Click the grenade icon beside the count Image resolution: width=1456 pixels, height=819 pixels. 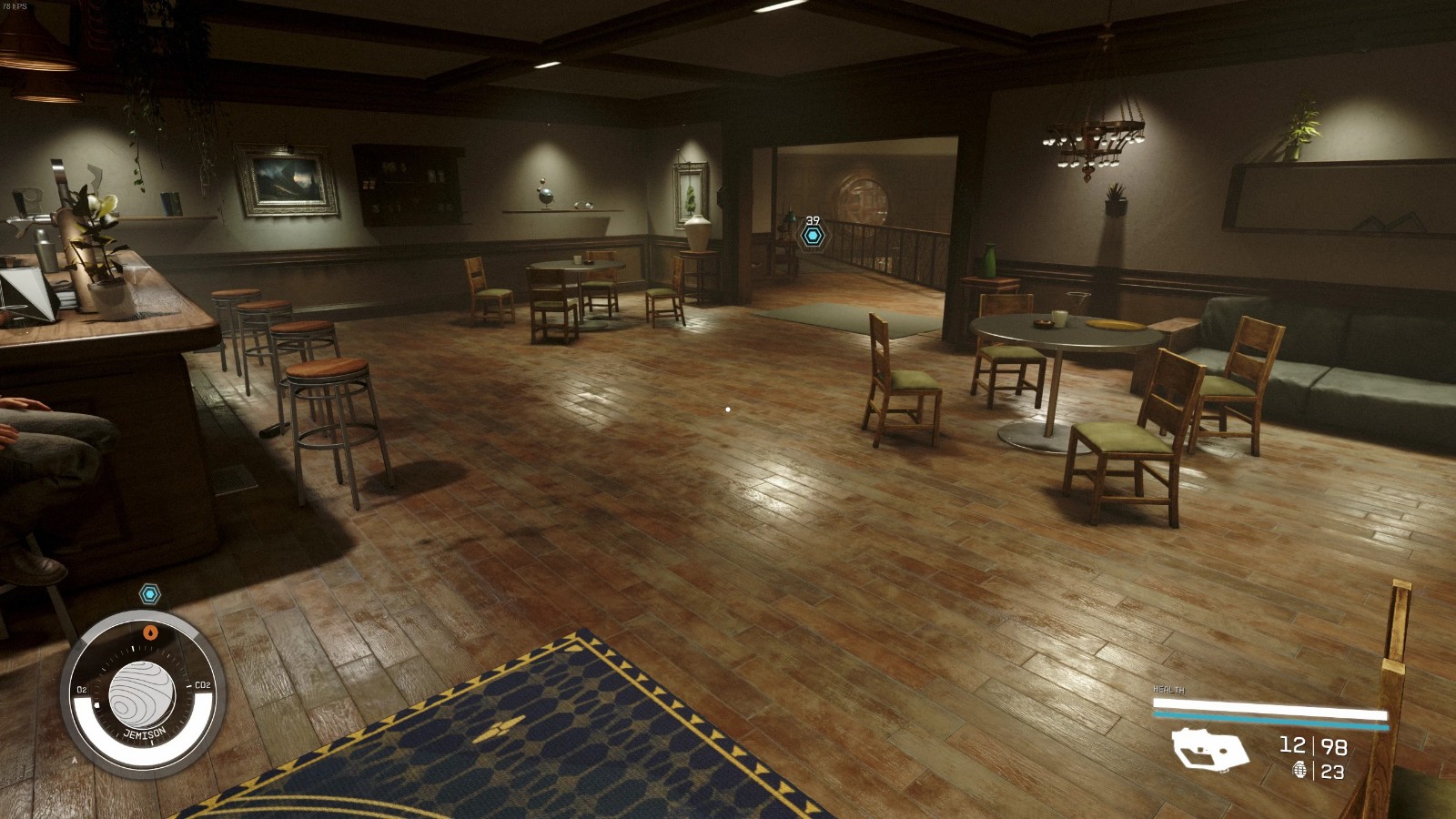point(1299,771)
